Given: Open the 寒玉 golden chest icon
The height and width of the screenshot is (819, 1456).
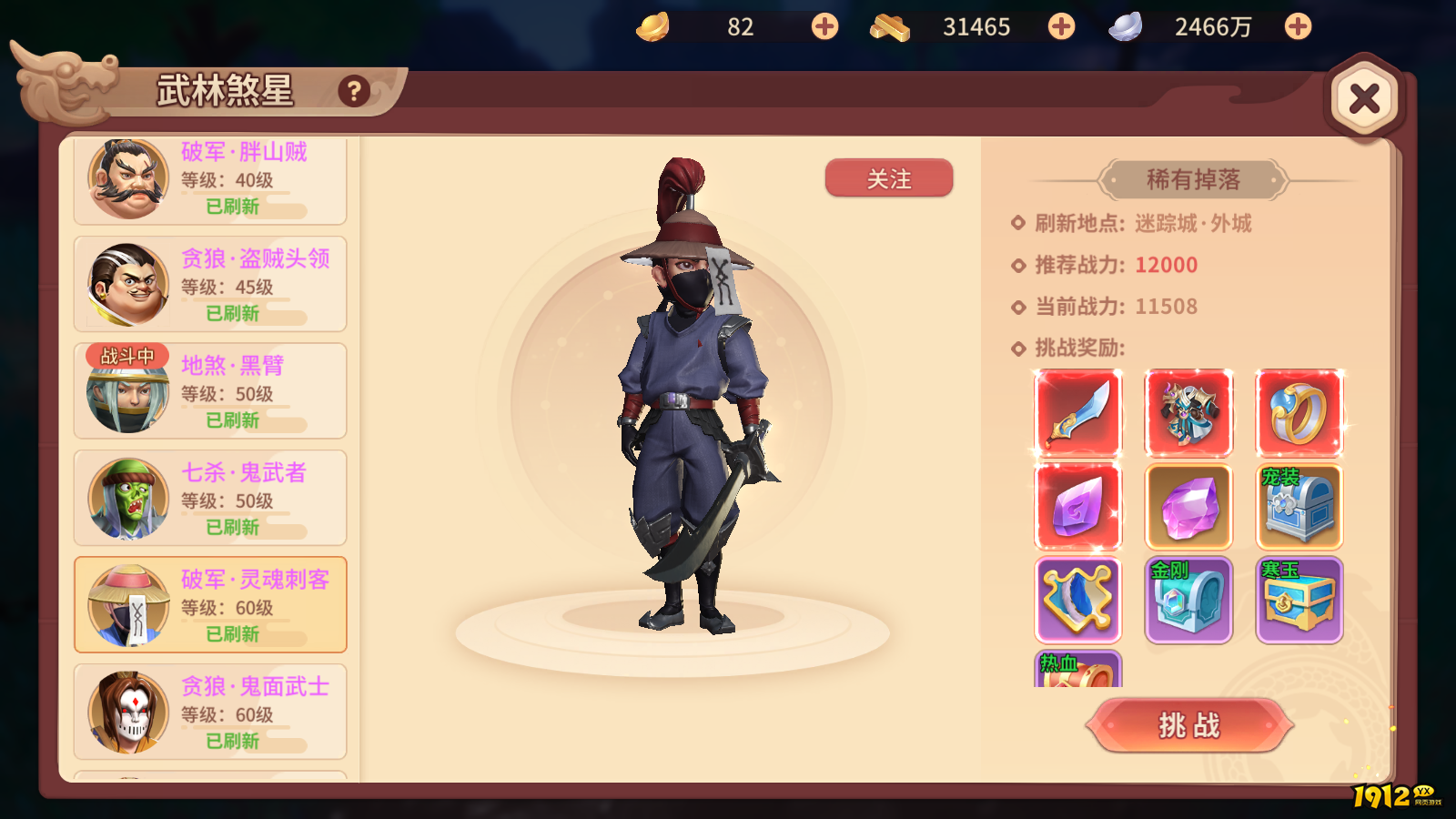Looking at the screenshot, I should point(1299,598).
